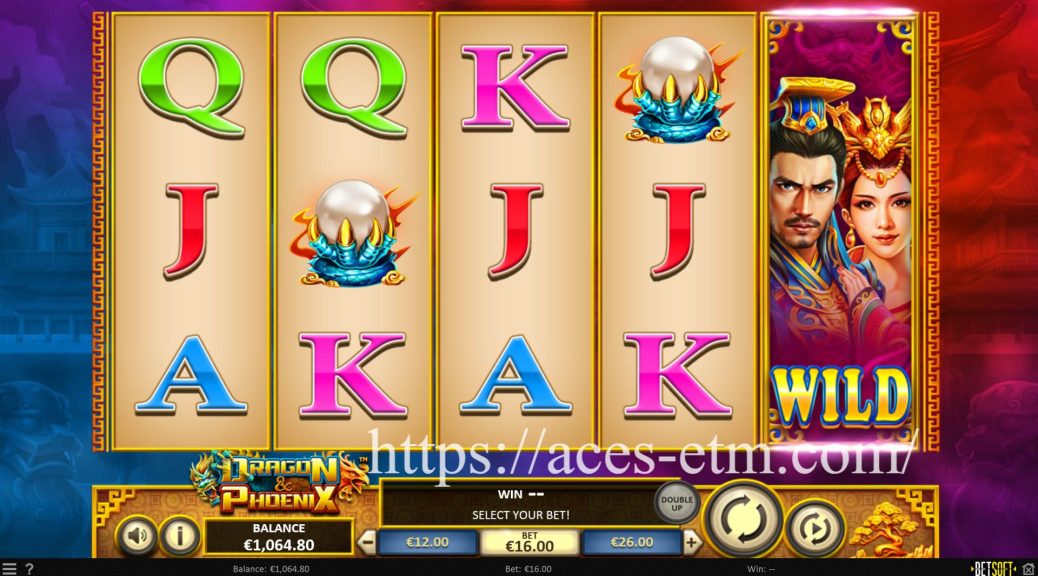Open the info paytable button
The width and height of the screenshot is (1038, 576).
pyautogui.click(x=180, y=537)
